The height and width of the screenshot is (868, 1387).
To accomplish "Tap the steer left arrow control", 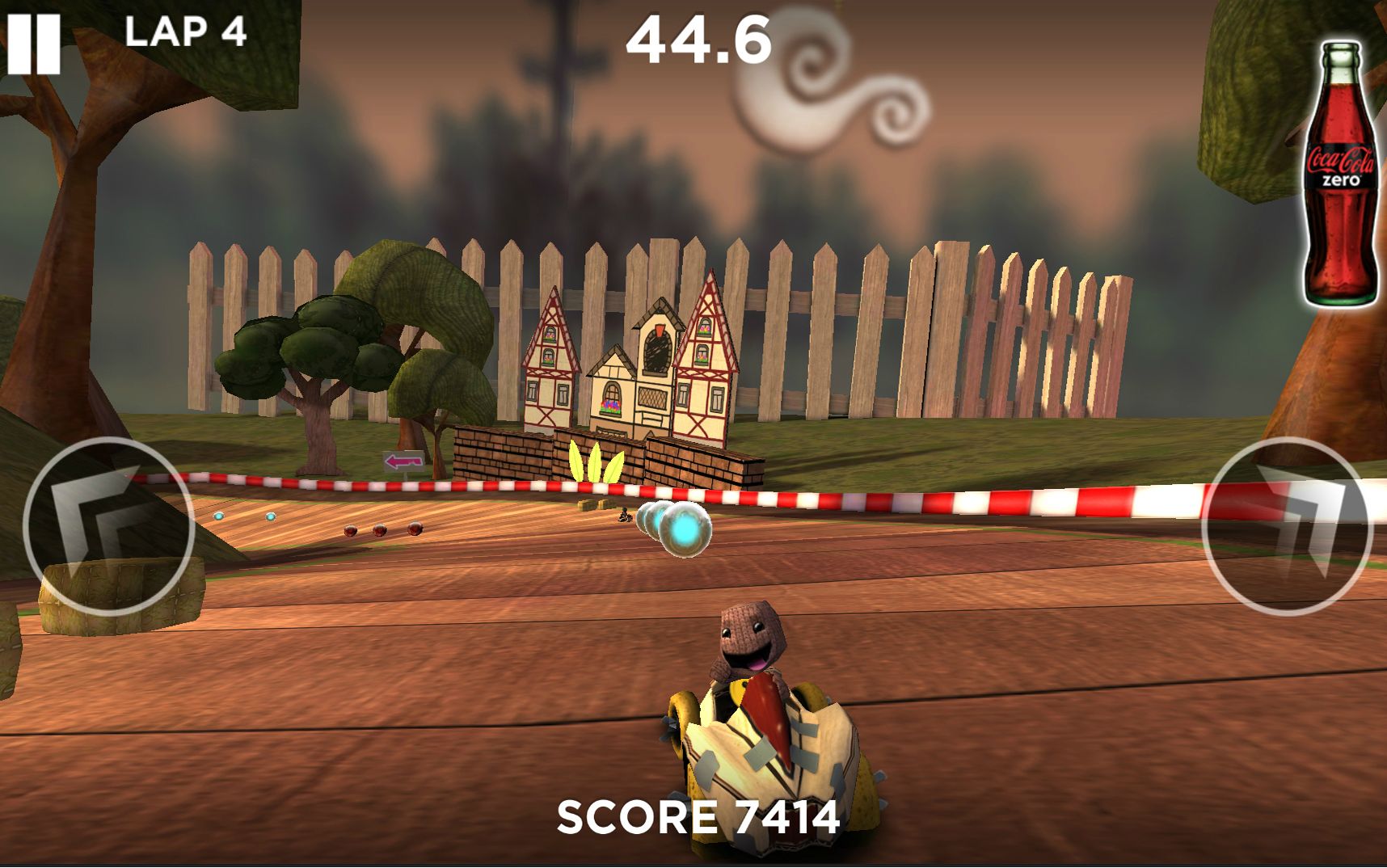I will (108, 526).
